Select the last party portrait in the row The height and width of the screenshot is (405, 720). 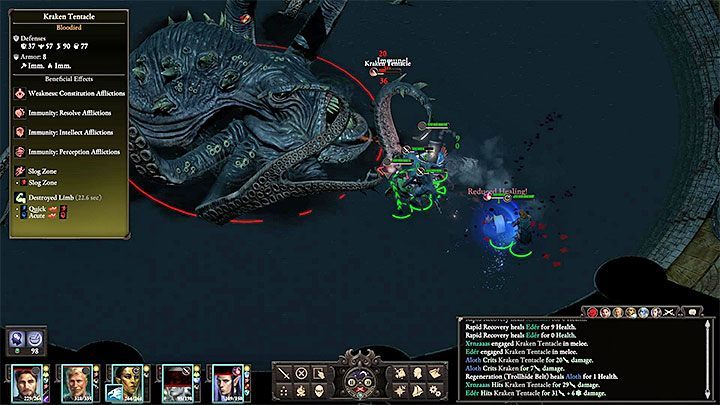pos(227,381)
